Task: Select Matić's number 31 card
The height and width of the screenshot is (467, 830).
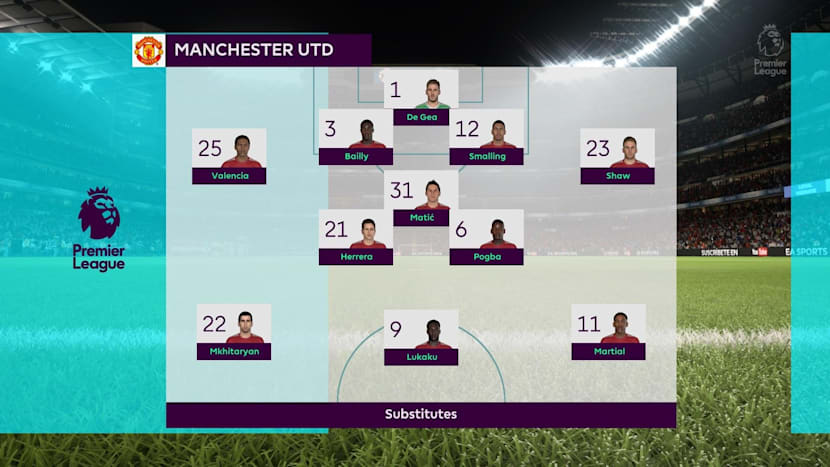Action: click(x=421, y=198)
